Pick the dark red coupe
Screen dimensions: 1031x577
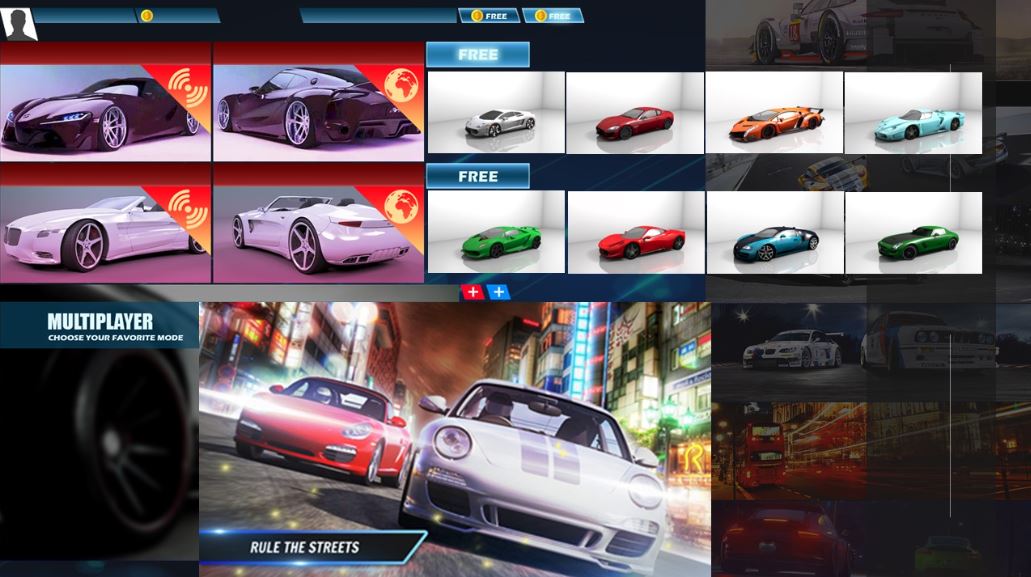click(x=635, y=113)
